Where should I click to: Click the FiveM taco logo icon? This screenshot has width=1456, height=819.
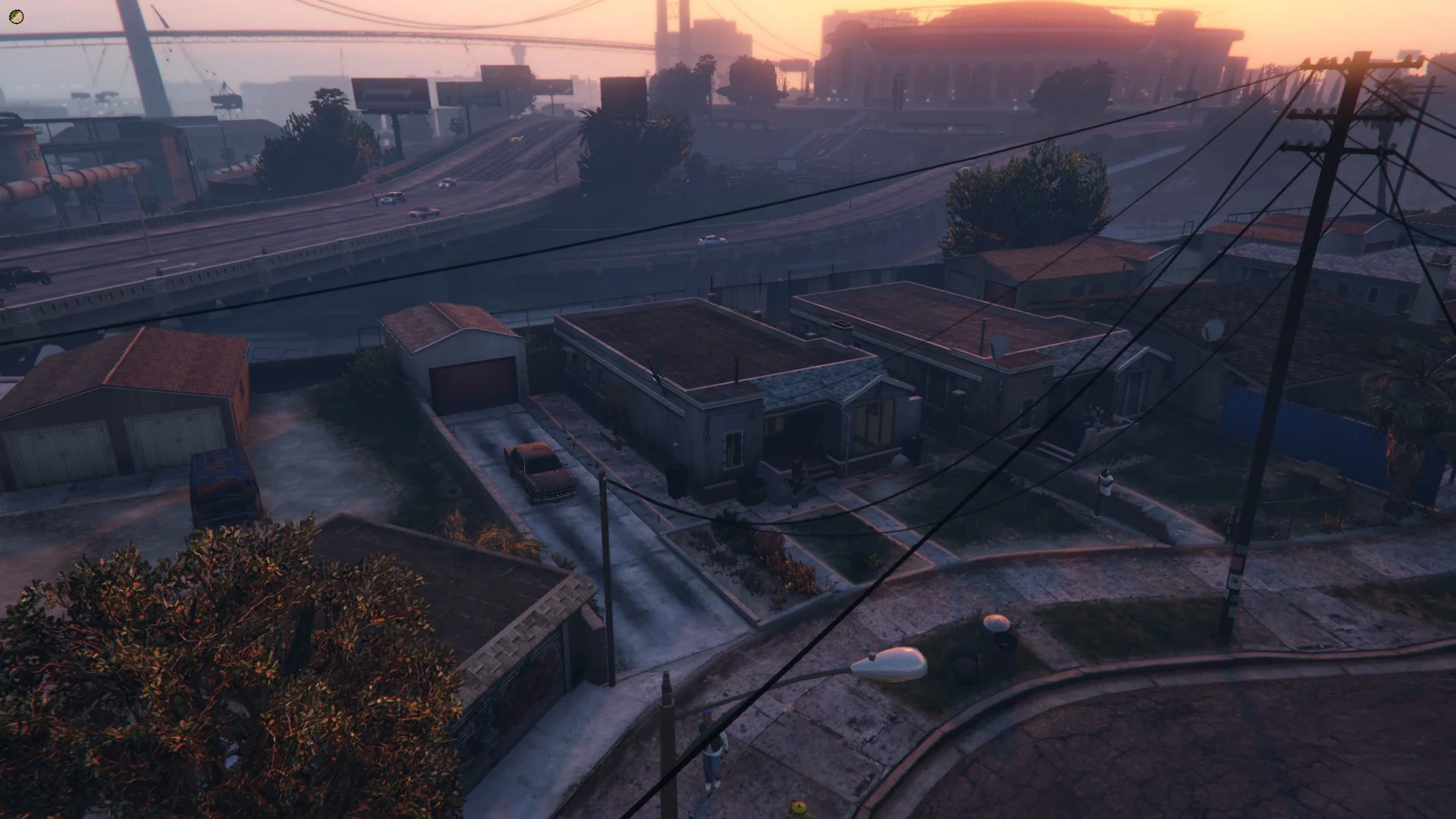(16, 16)
